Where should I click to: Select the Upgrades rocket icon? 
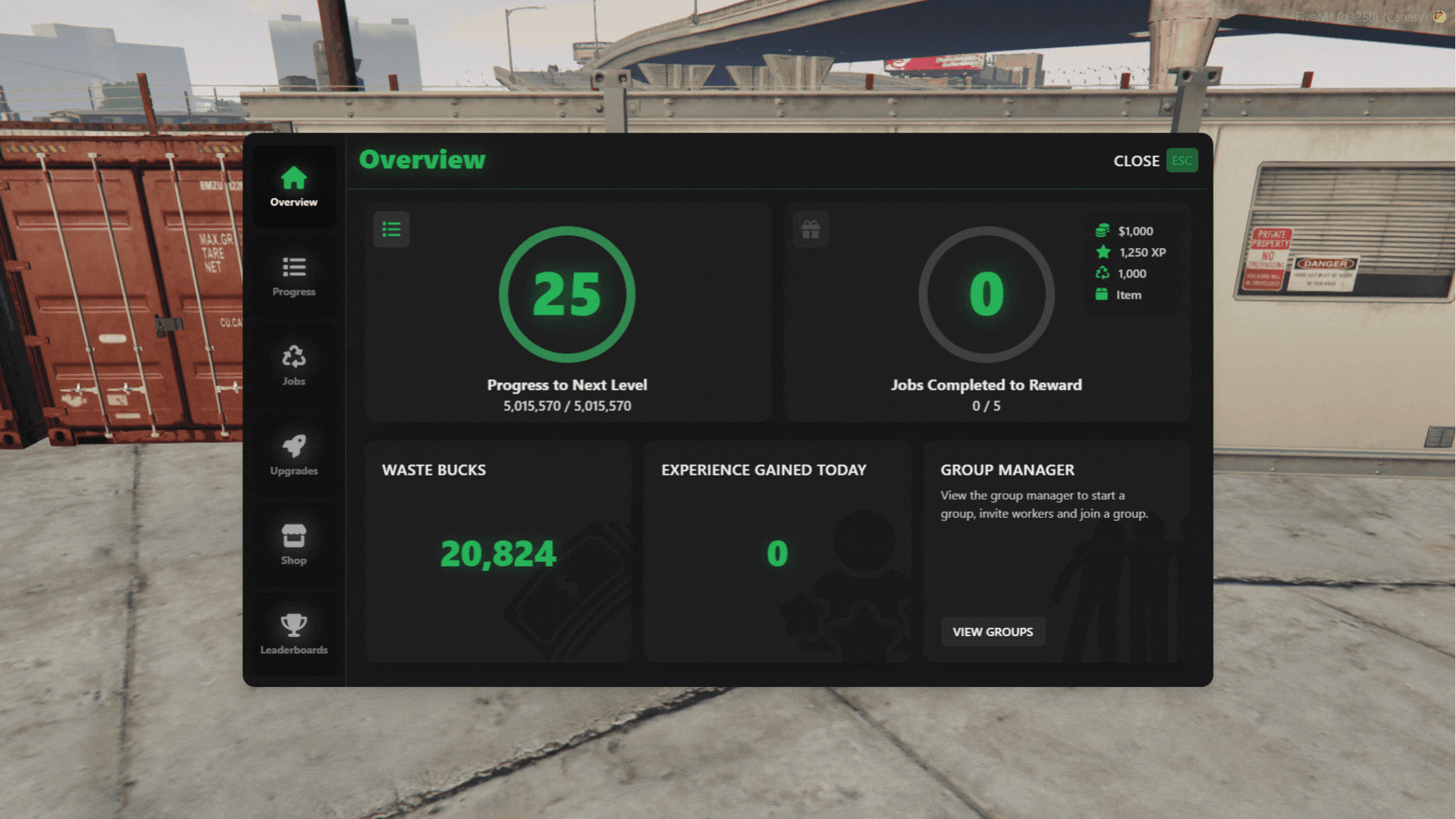tap(293, 446)
